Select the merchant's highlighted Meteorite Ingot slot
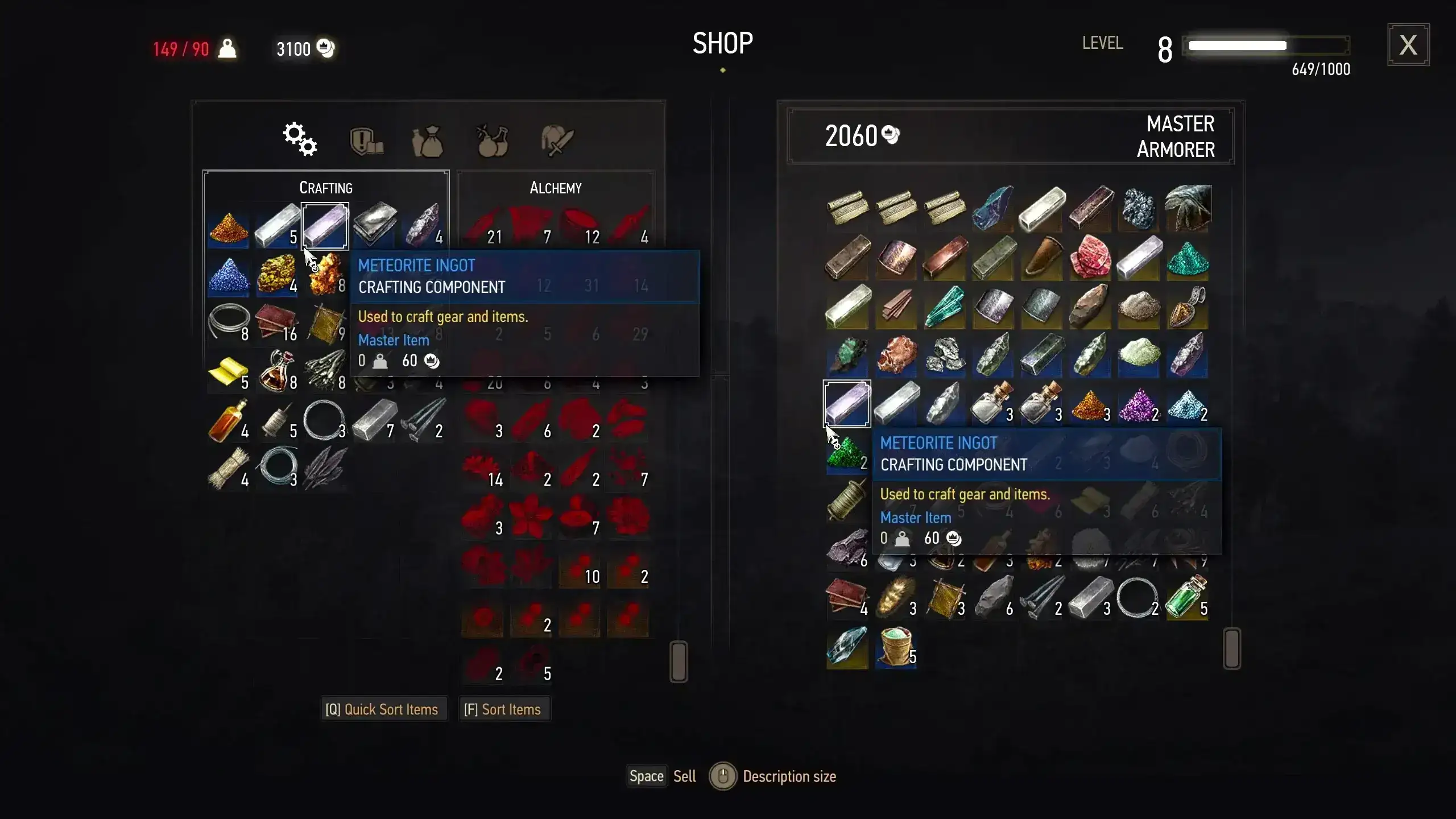This screenshot has width=1456, height=819. click(x=847, y=403)
